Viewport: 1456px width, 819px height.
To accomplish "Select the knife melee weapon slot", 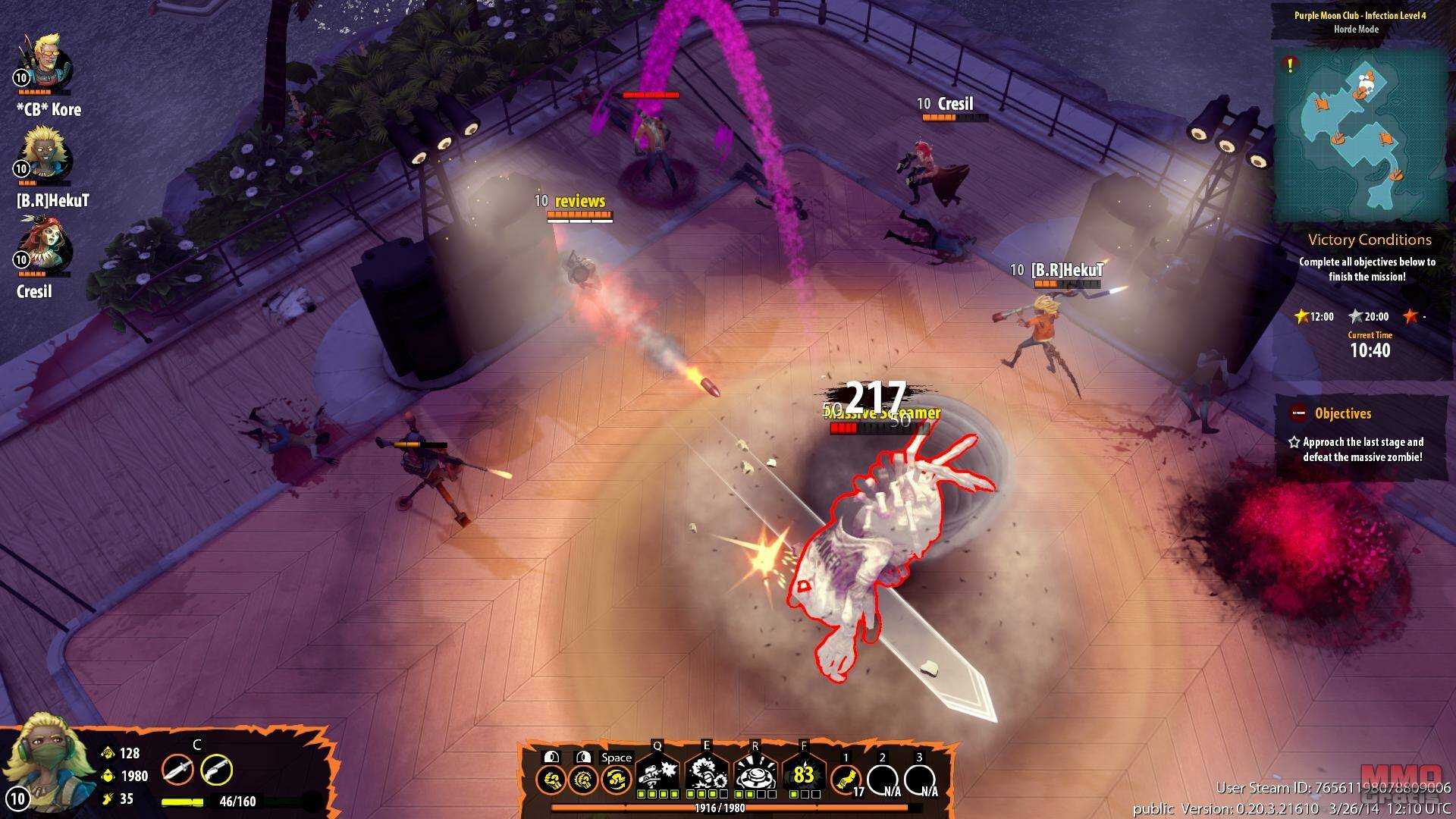I will point(177,770).
